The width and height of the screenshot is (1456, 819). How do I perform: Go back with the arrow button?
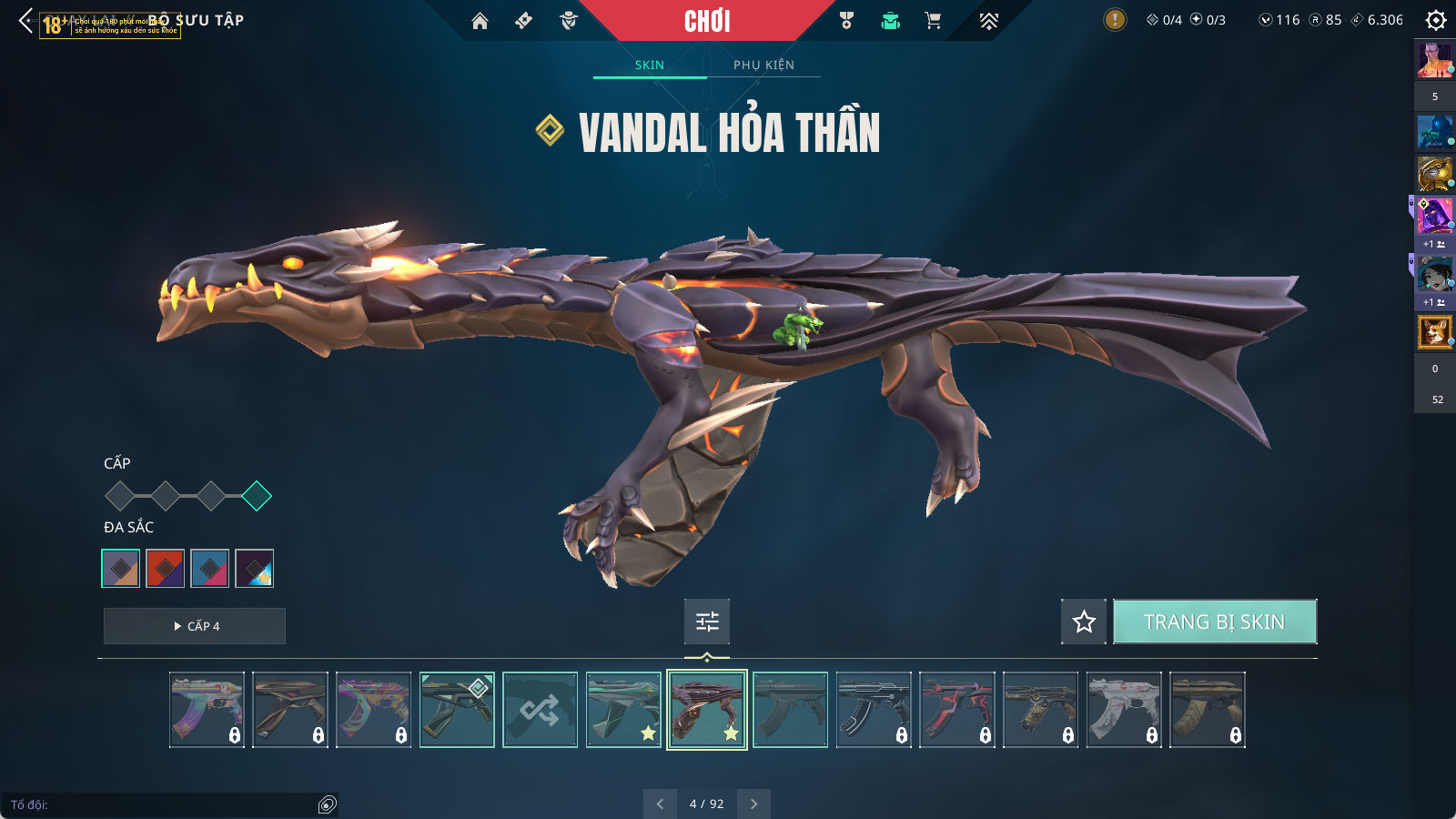25,20
